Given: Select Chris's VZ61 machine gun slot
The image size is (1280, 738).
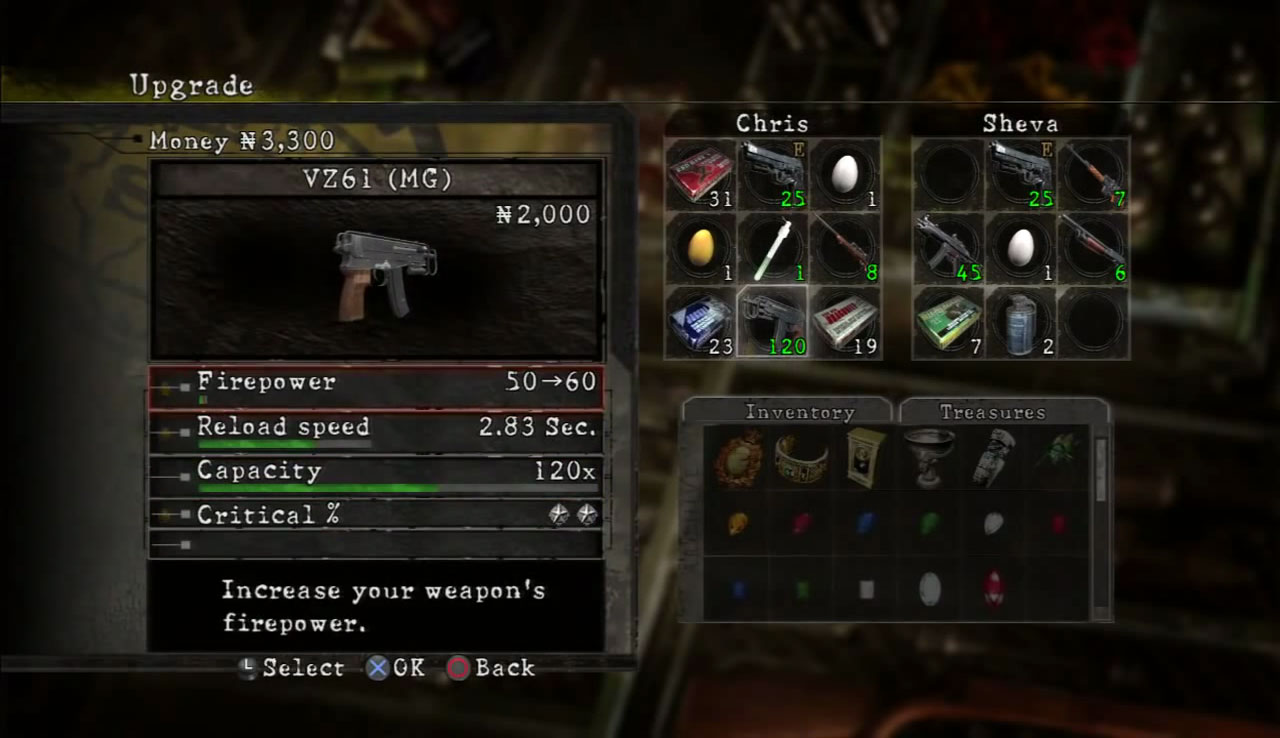Looking at the screenshot, I should tap(772, 323).
